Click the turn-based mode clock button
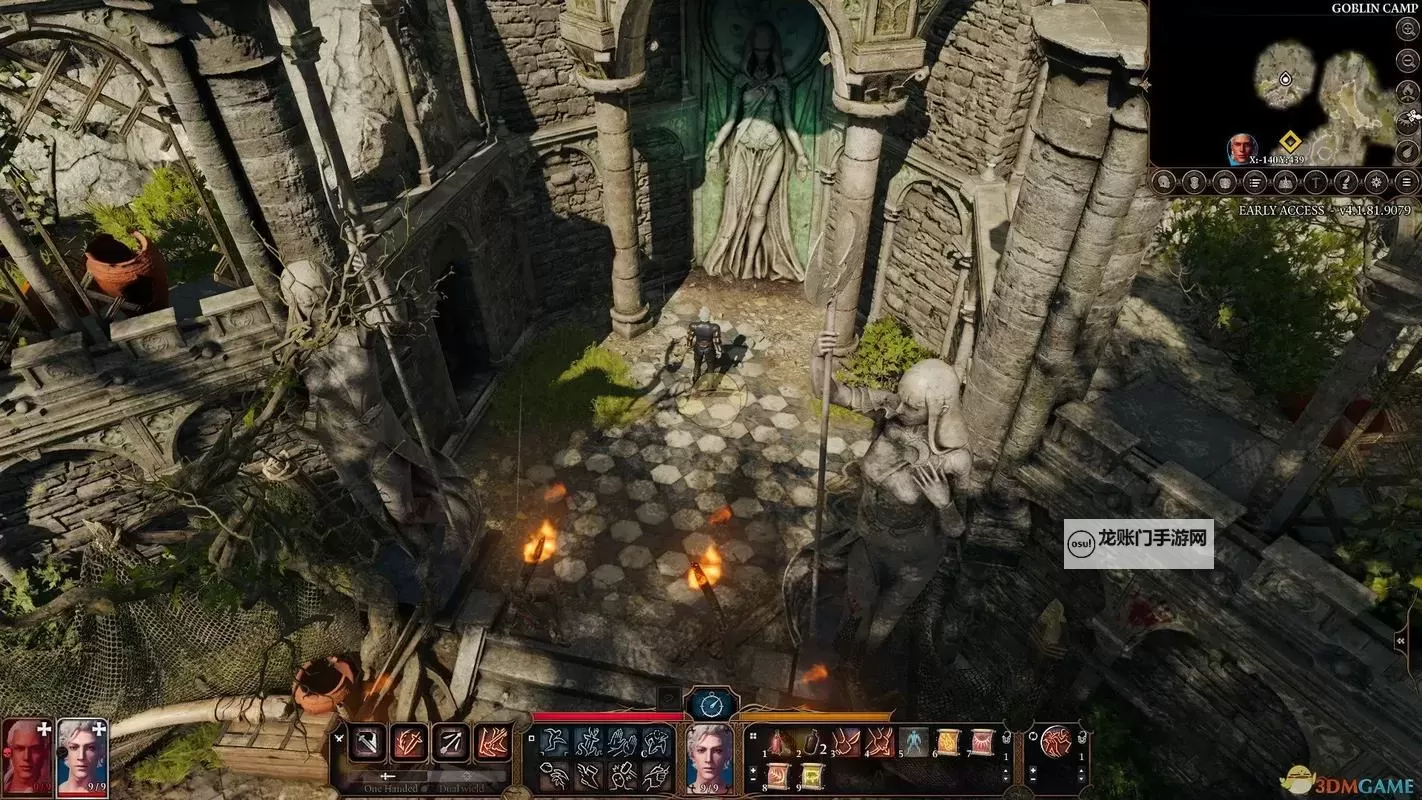This screenshot has height=800, width=1422. [711, 705]
